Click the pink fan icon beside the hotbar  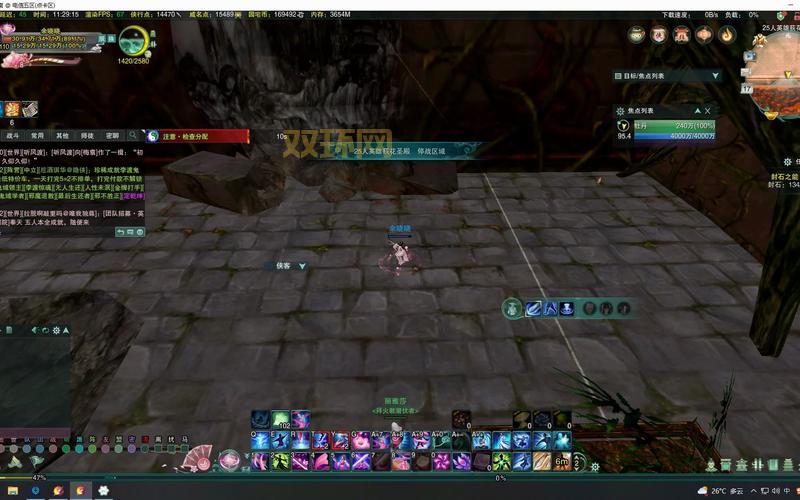(x=196, y=459)
